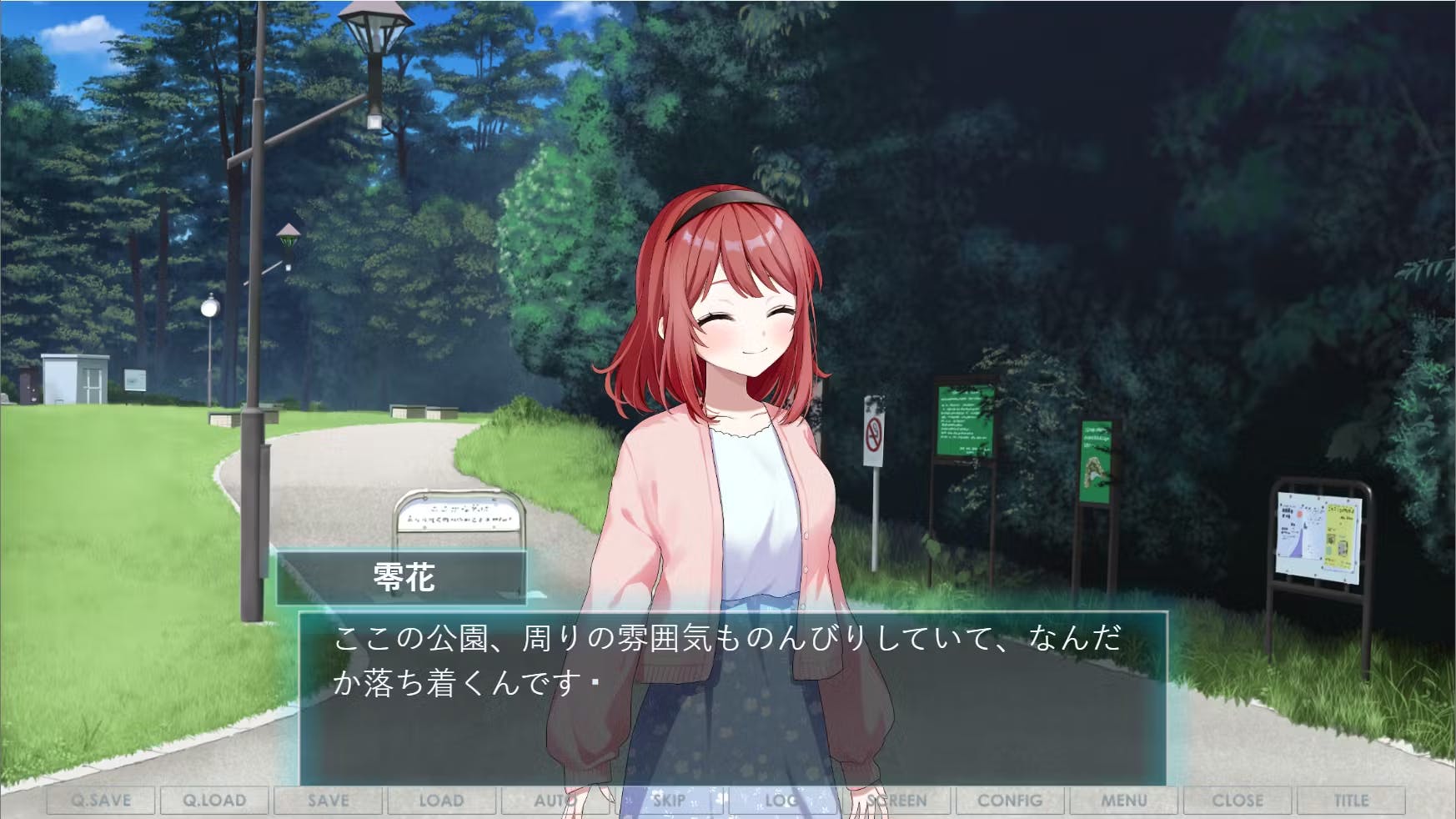Select the SCREEN button

pyautogui.click(x=896, y=801)
